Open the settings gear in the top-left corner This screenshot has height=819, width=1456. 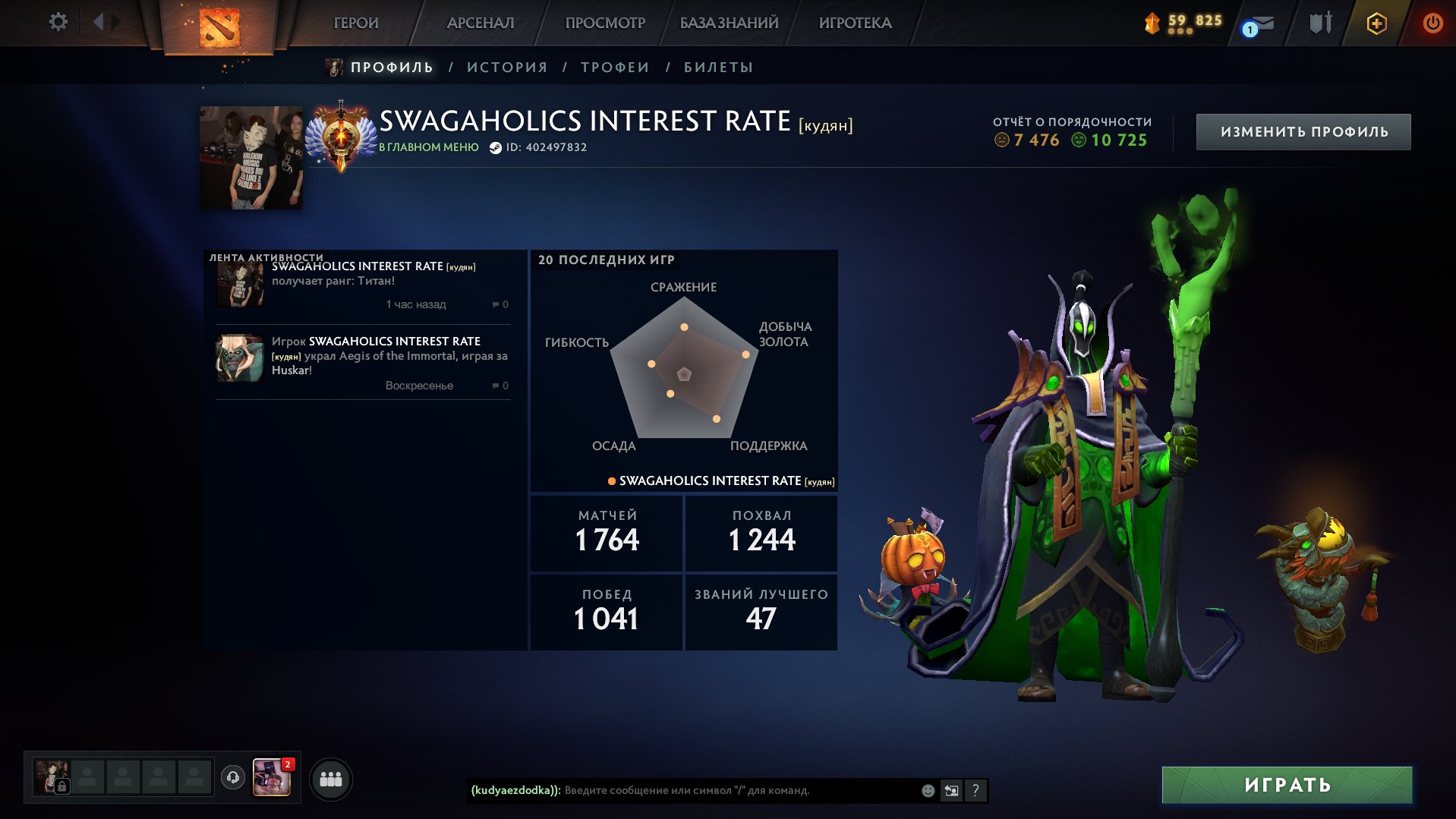coord(57,22)
